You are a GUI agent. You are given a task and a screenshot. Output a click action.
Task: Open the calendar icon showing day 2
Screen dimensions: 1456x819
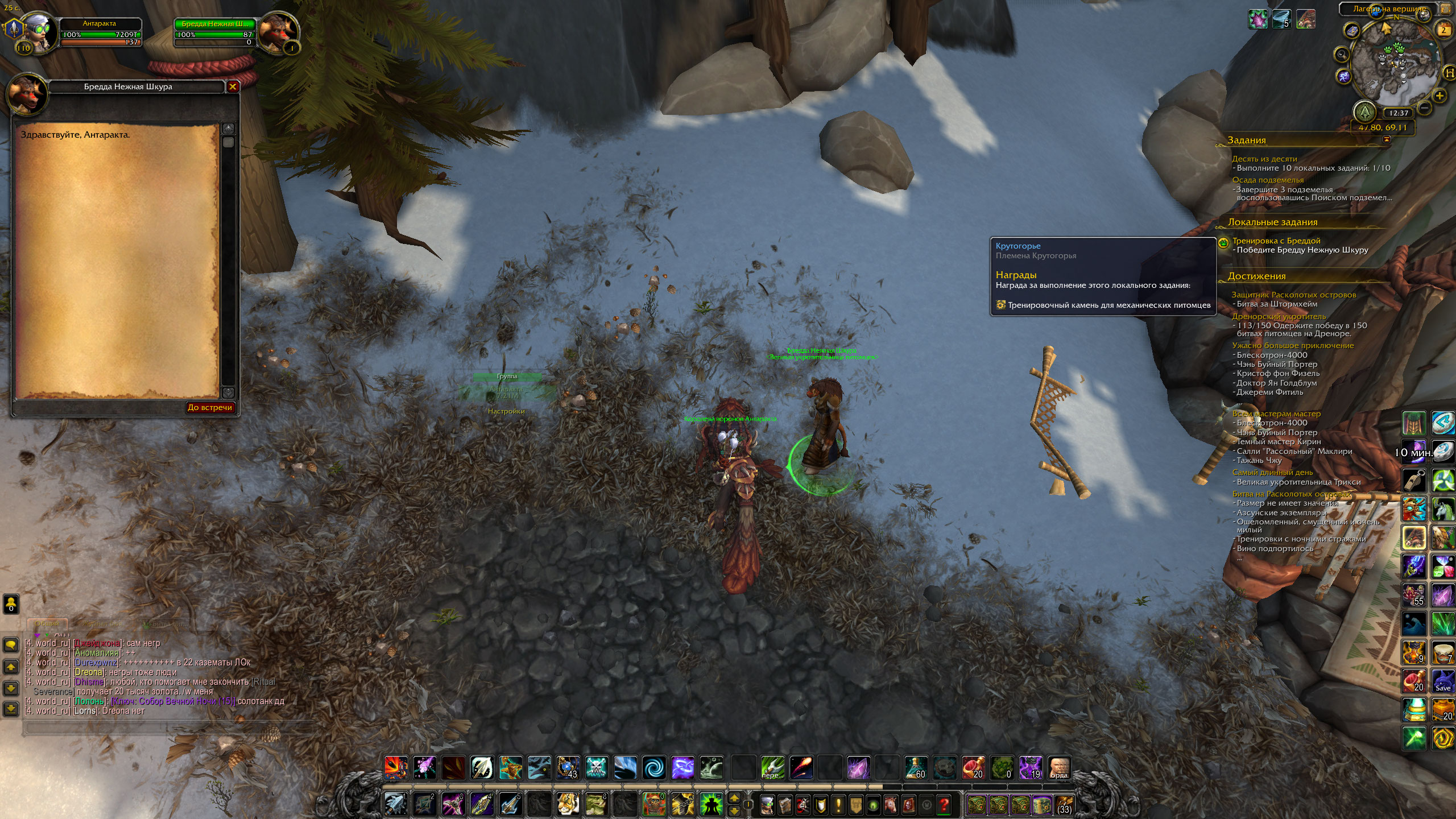(x=1443, y=30)
